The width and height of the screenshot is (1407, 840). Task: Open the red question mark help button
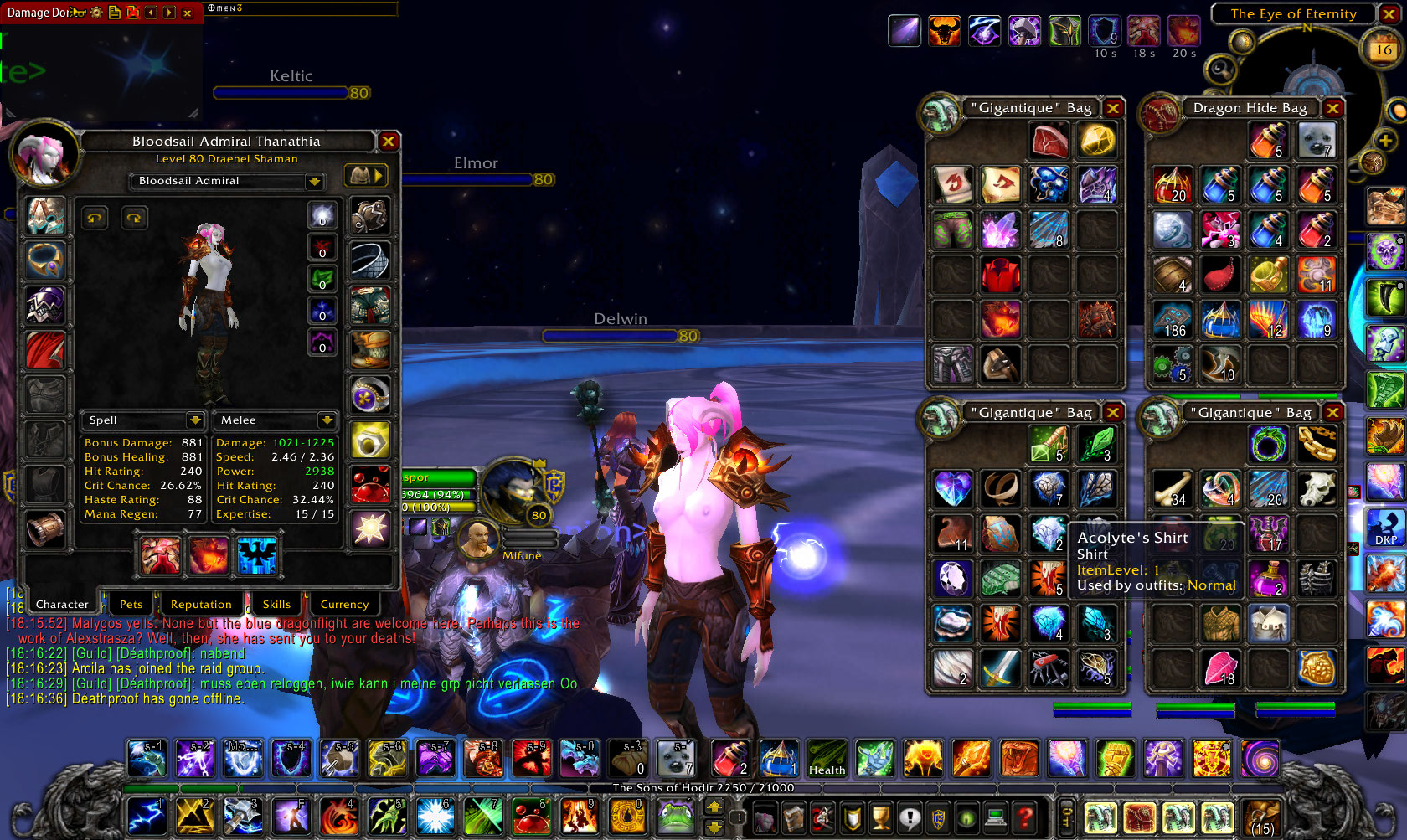click(1023, 816)
